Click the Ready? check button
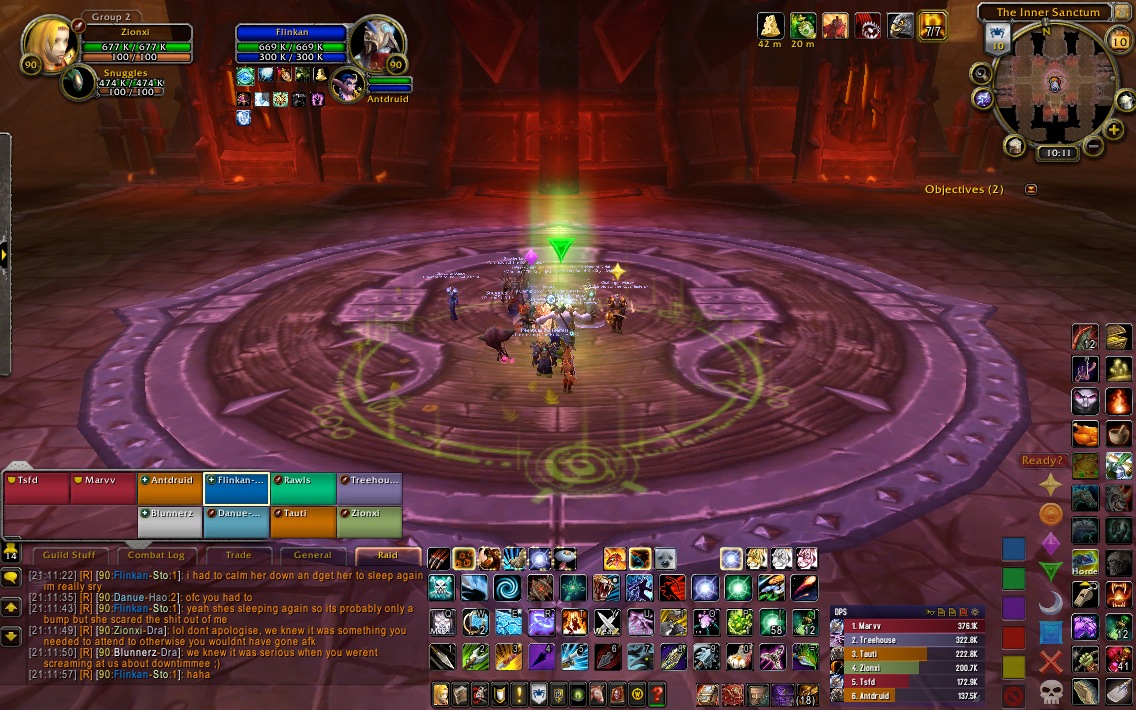Screen dimensions: 1136x710 (1041, 461)
